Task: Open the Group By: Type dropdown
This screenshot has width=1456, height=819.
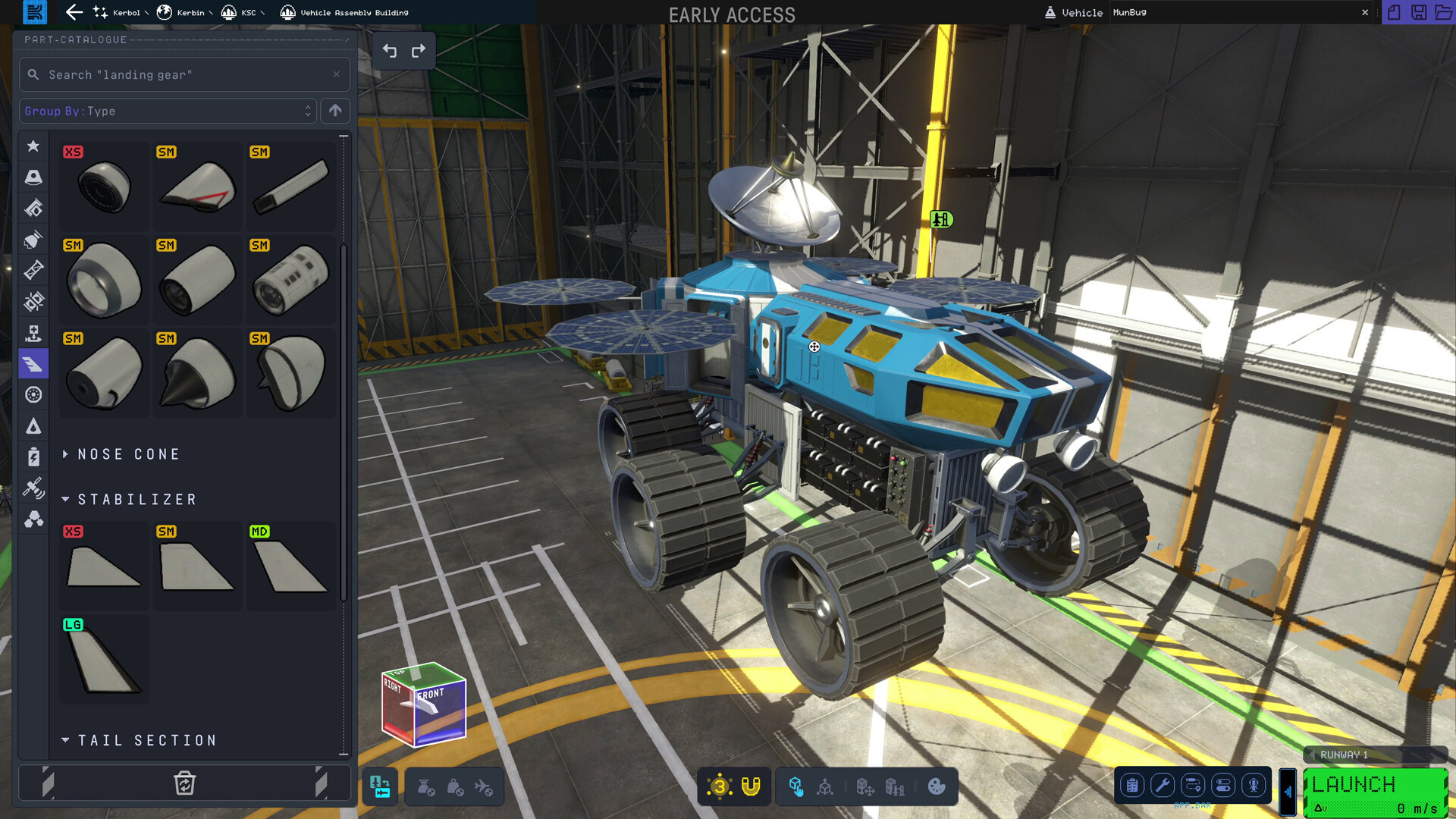Action: [x=168, y=111]
